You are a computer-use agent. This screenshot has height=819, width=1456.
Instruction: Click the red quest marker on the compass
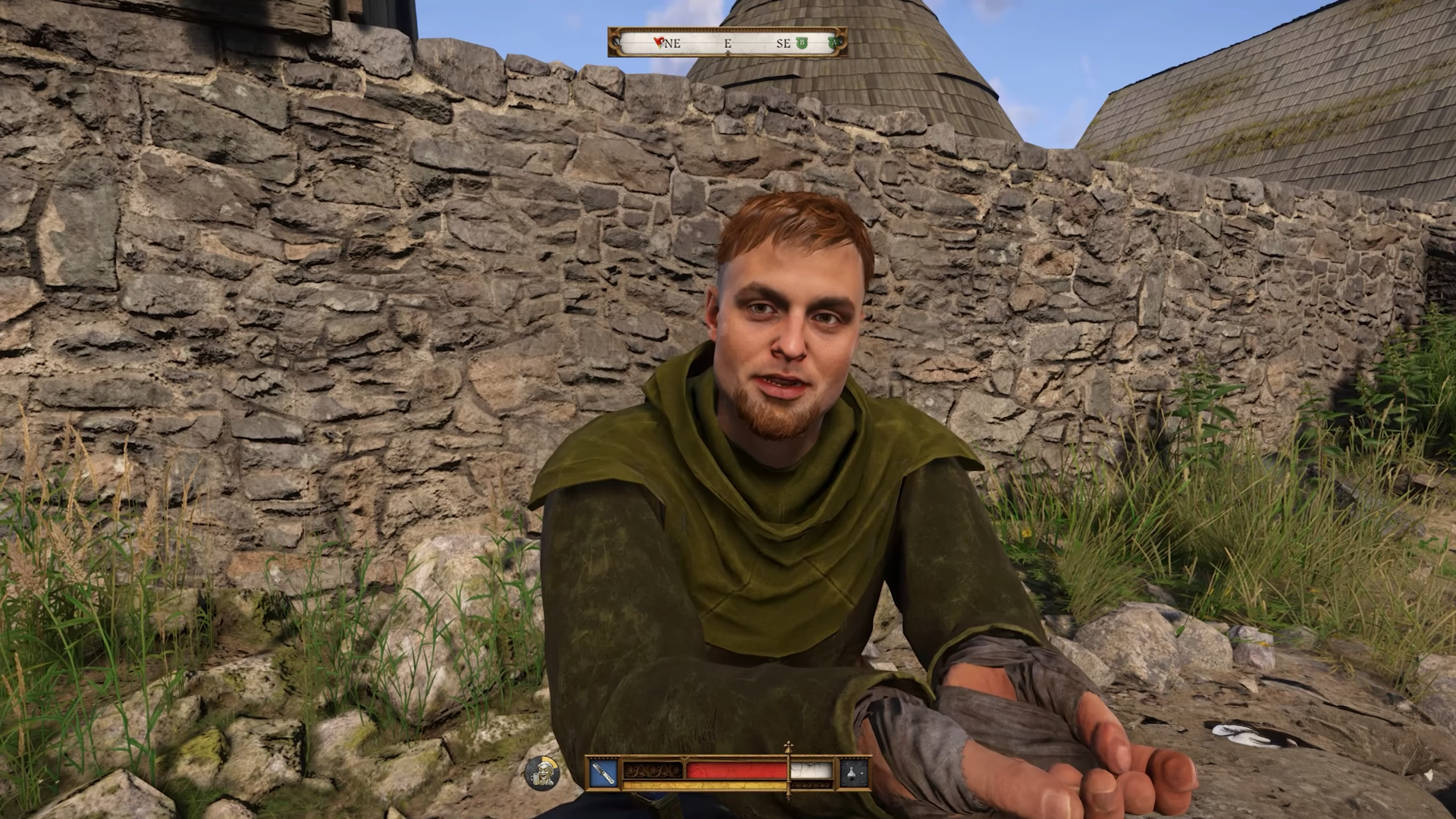click(658, 42)
